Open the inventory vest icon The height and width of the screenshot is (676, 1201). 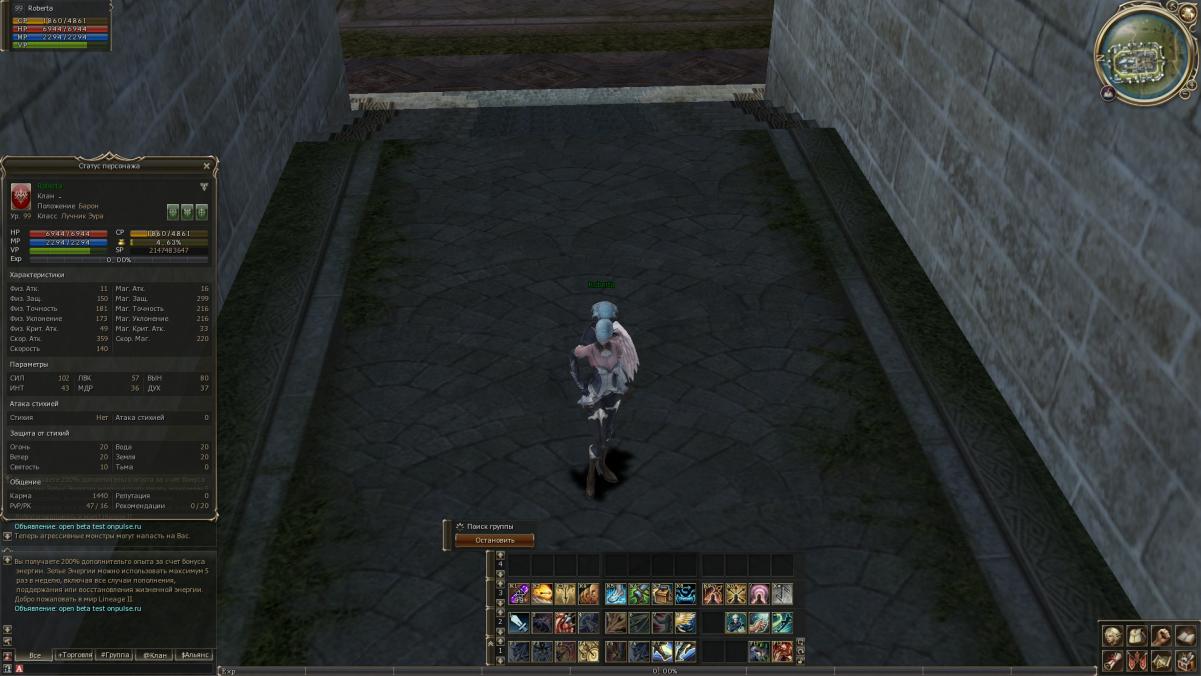point(1136,636)
